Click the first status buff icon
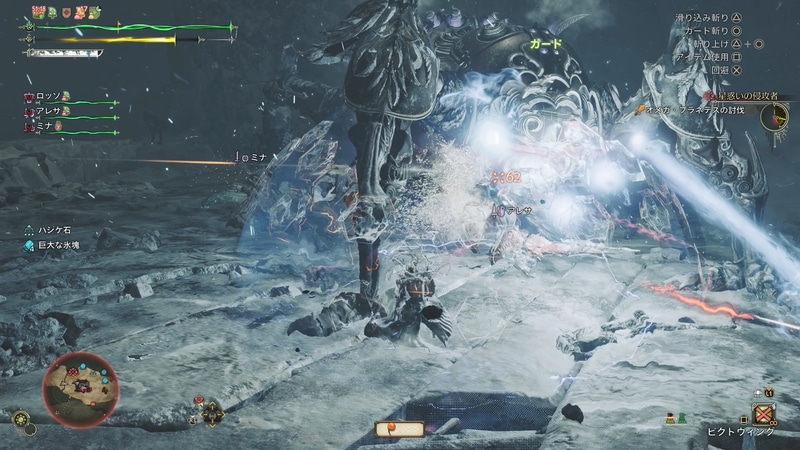Viewport: 800px width, 450px height. click(x=39, y=13)
